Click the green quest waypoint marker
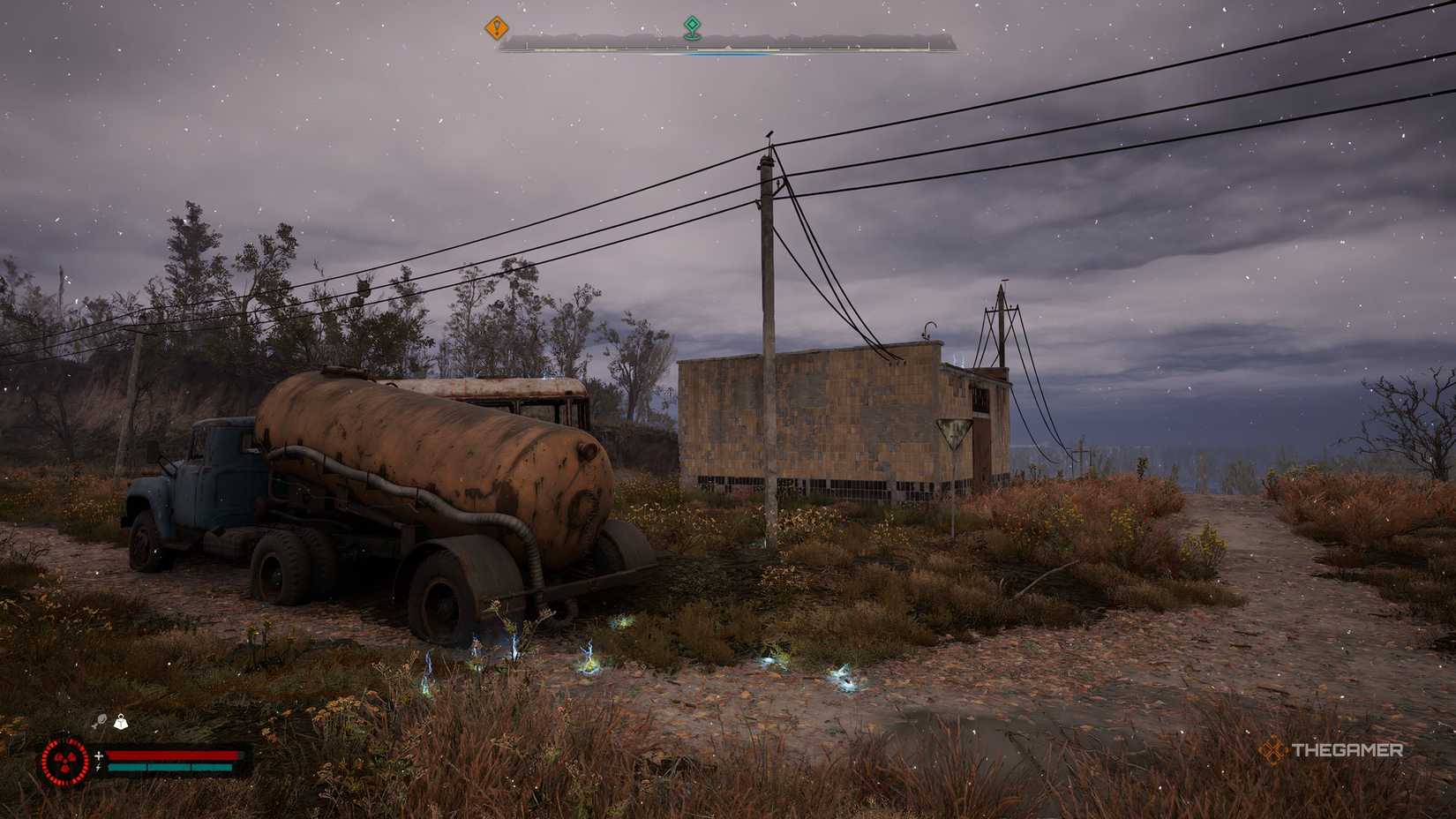Viewport: 1456px width, 819px height. coord(692,26)
